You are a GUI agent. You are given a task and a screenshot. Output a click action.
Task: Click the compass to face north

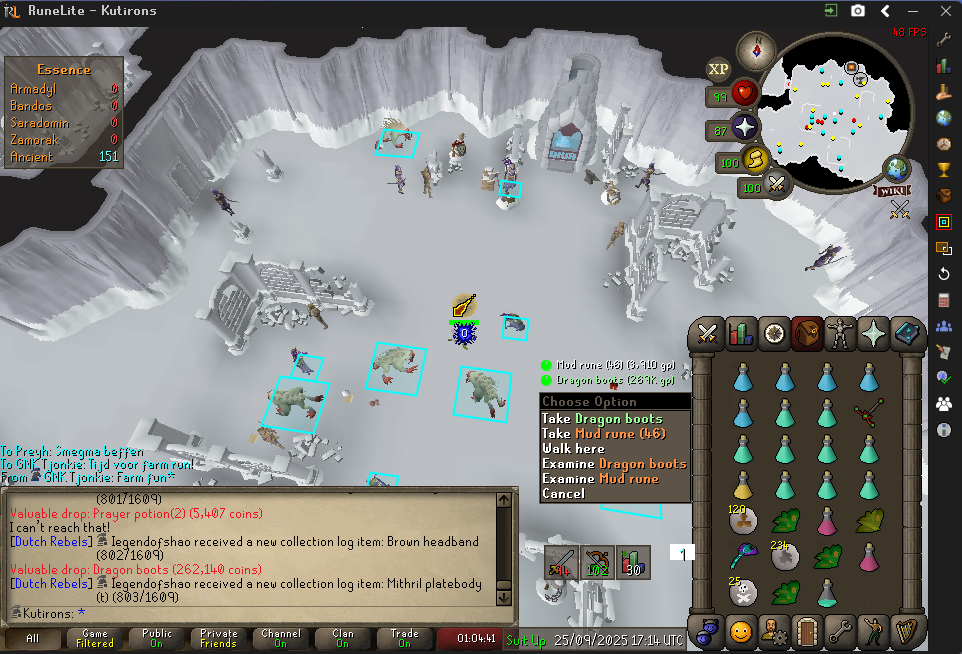tap(757, 50)
